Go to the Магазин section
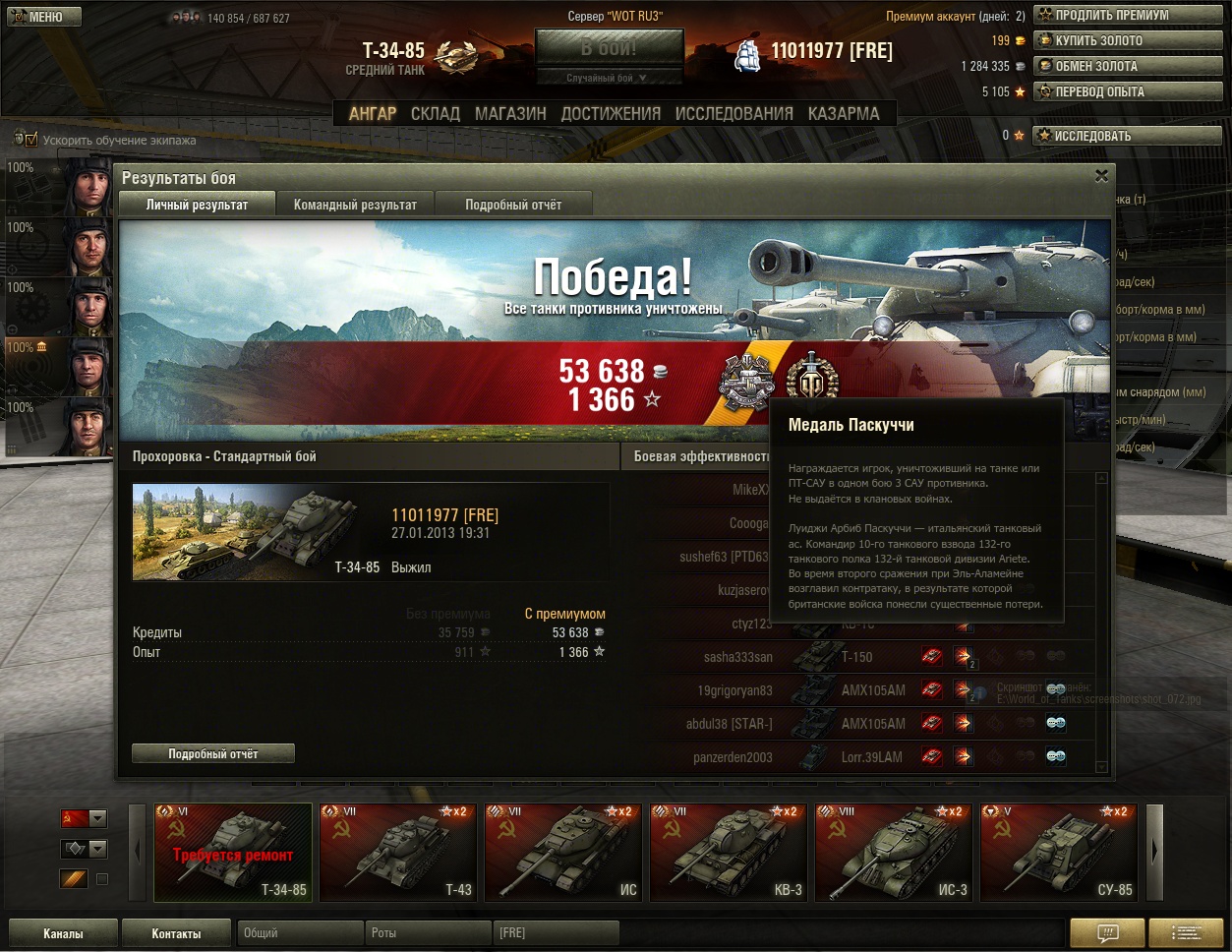Viewport: 1232px width, 952px height. click(x=510, y=114)
